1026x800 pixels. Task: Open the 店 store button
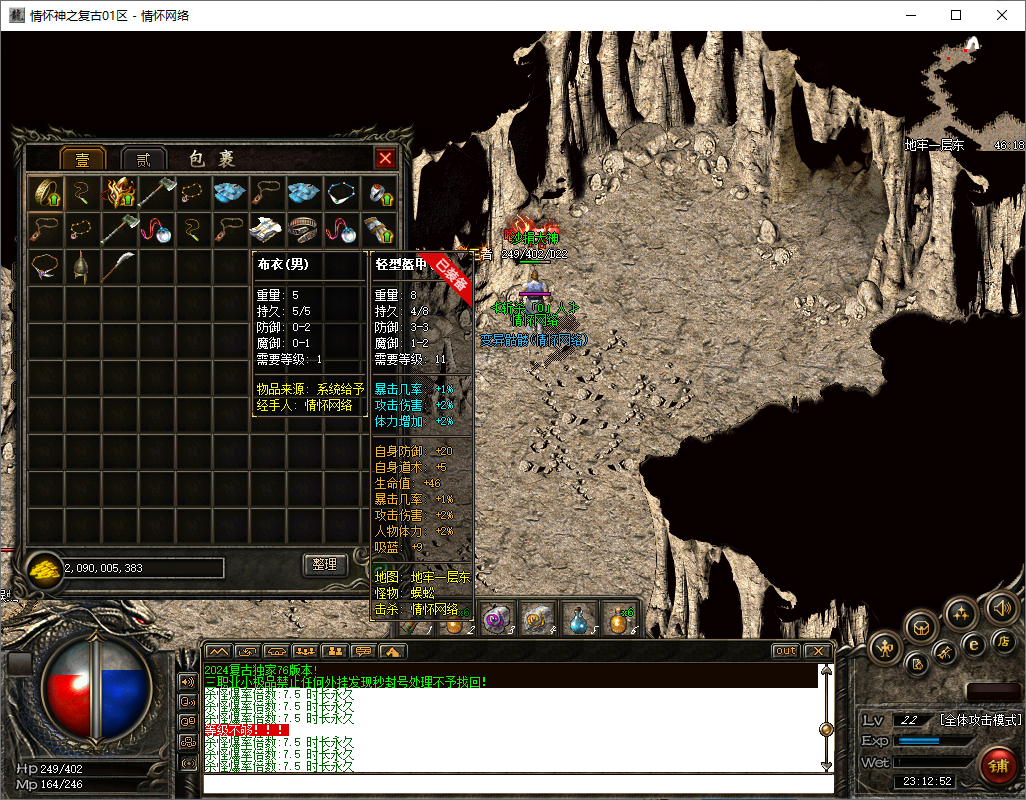tap(1003, 640)
